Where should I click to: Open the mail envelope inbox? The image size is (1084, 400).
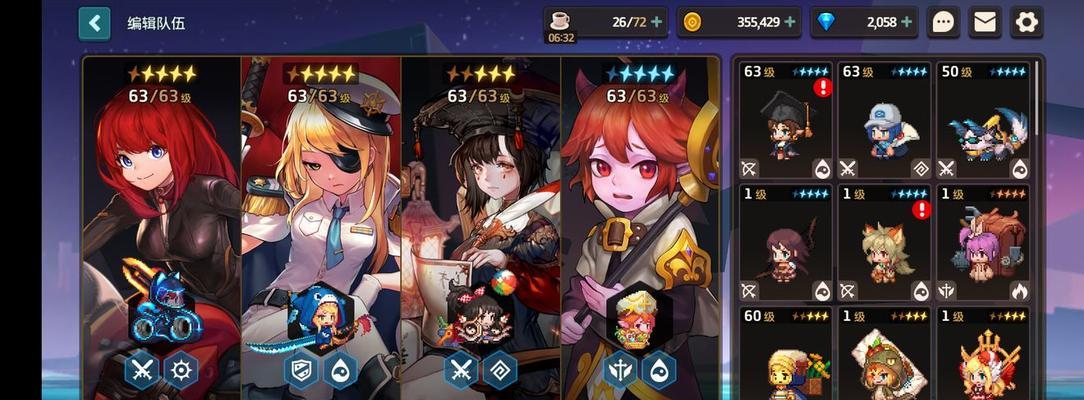pyautogui.click(x=985, y=22)
